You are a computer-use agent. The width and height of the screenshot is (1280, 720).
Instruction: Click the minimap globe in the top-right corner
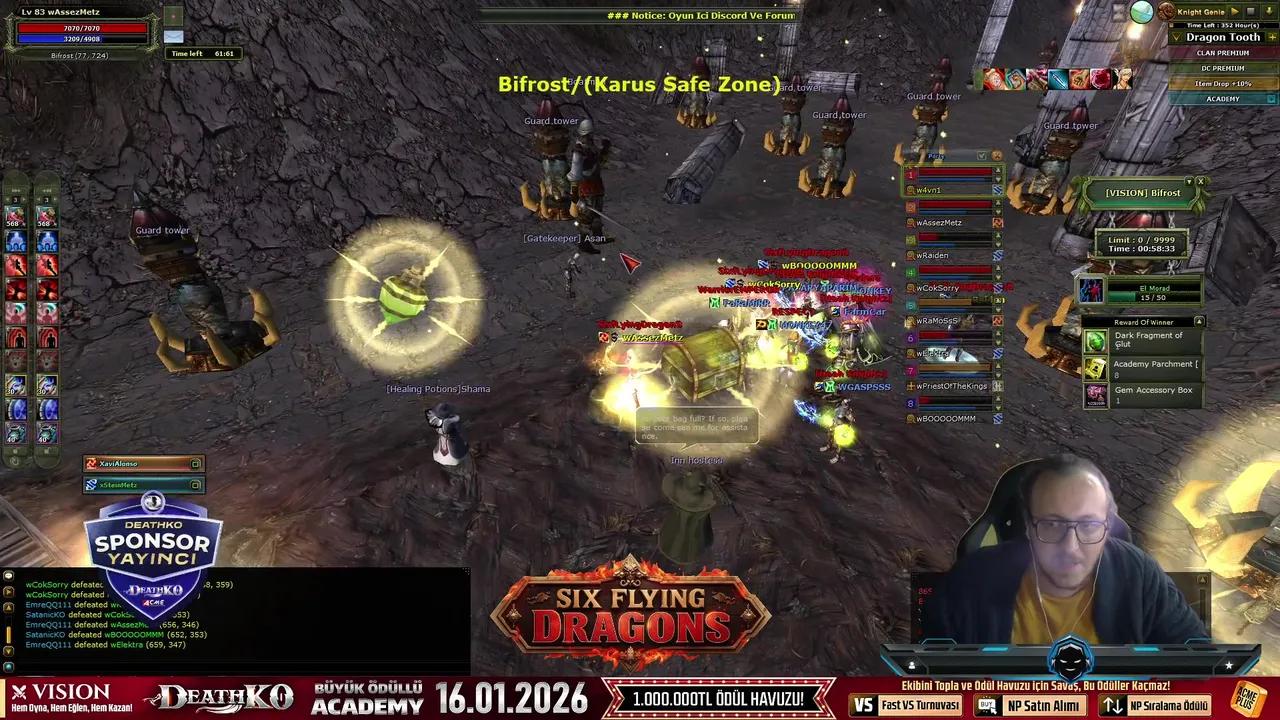pyautogui.click(x=1142, y=12)
